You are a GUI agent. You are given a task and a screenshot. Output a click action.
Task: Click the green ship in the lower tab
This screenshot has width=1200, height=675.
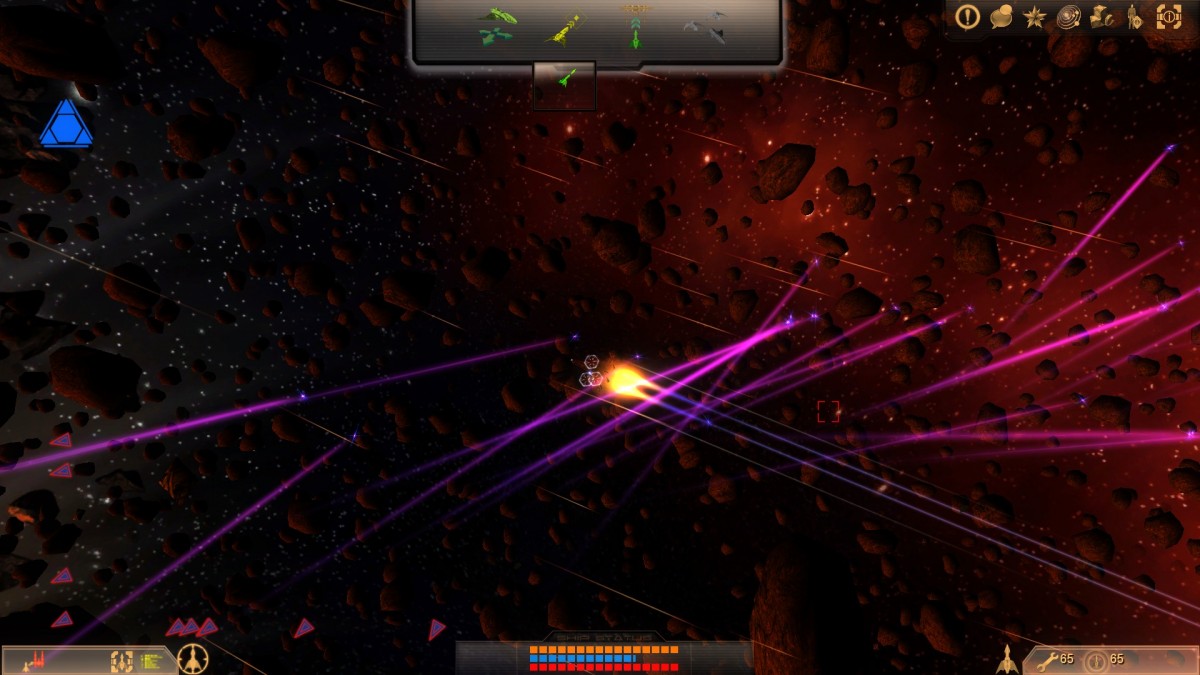(x=564, y=78)
